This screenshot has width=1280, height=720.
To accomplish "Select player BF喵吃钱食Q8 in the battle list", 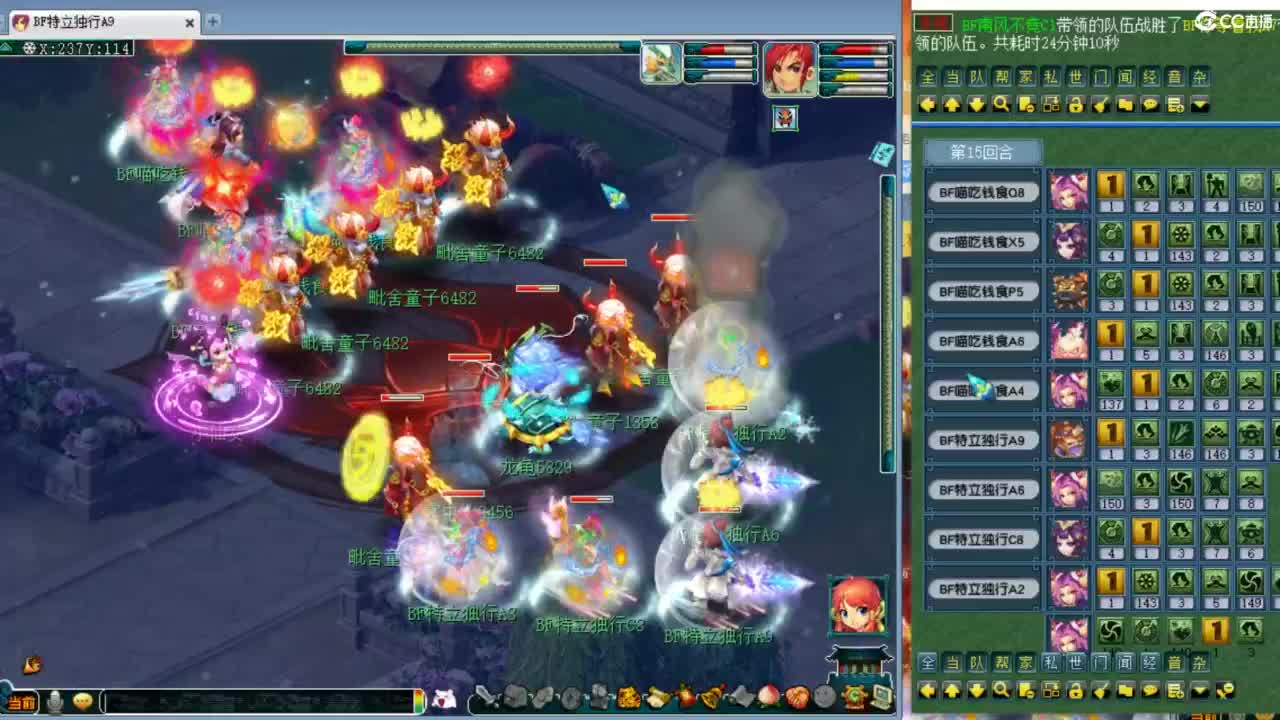I will click(x=982, y=191).
